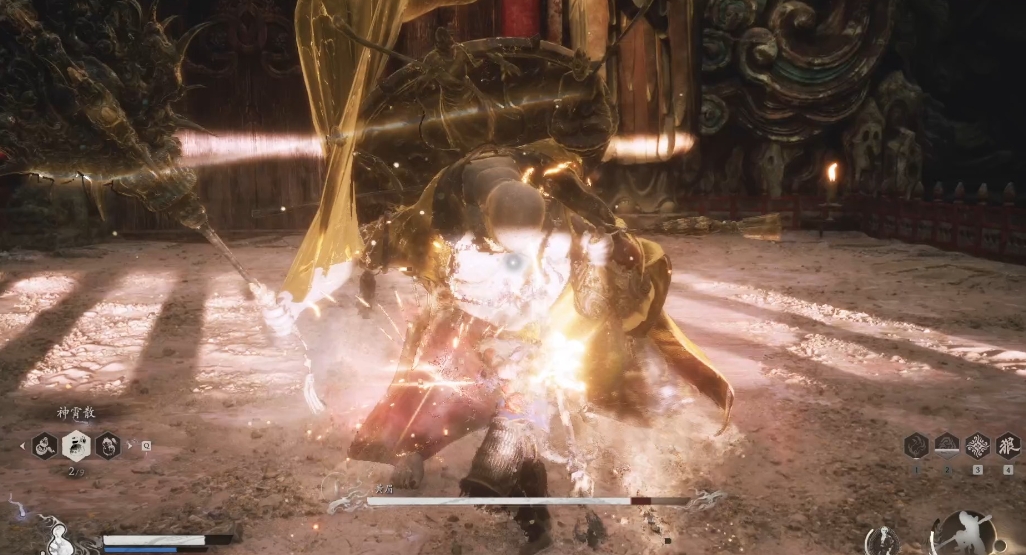Activate the 猴 character spell icon
This screenshot has height=555, width=1026.
tap(1007, 445)
